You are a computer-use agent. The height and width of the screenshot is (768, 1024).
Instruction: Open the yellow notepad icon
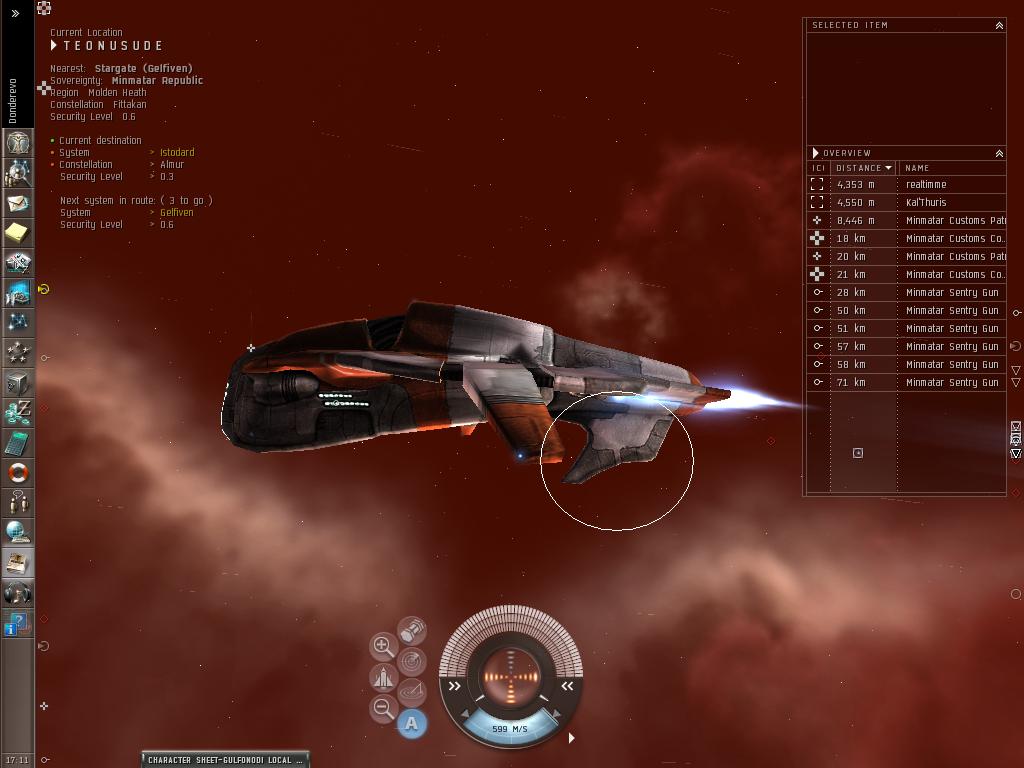(x=17, y=233)
